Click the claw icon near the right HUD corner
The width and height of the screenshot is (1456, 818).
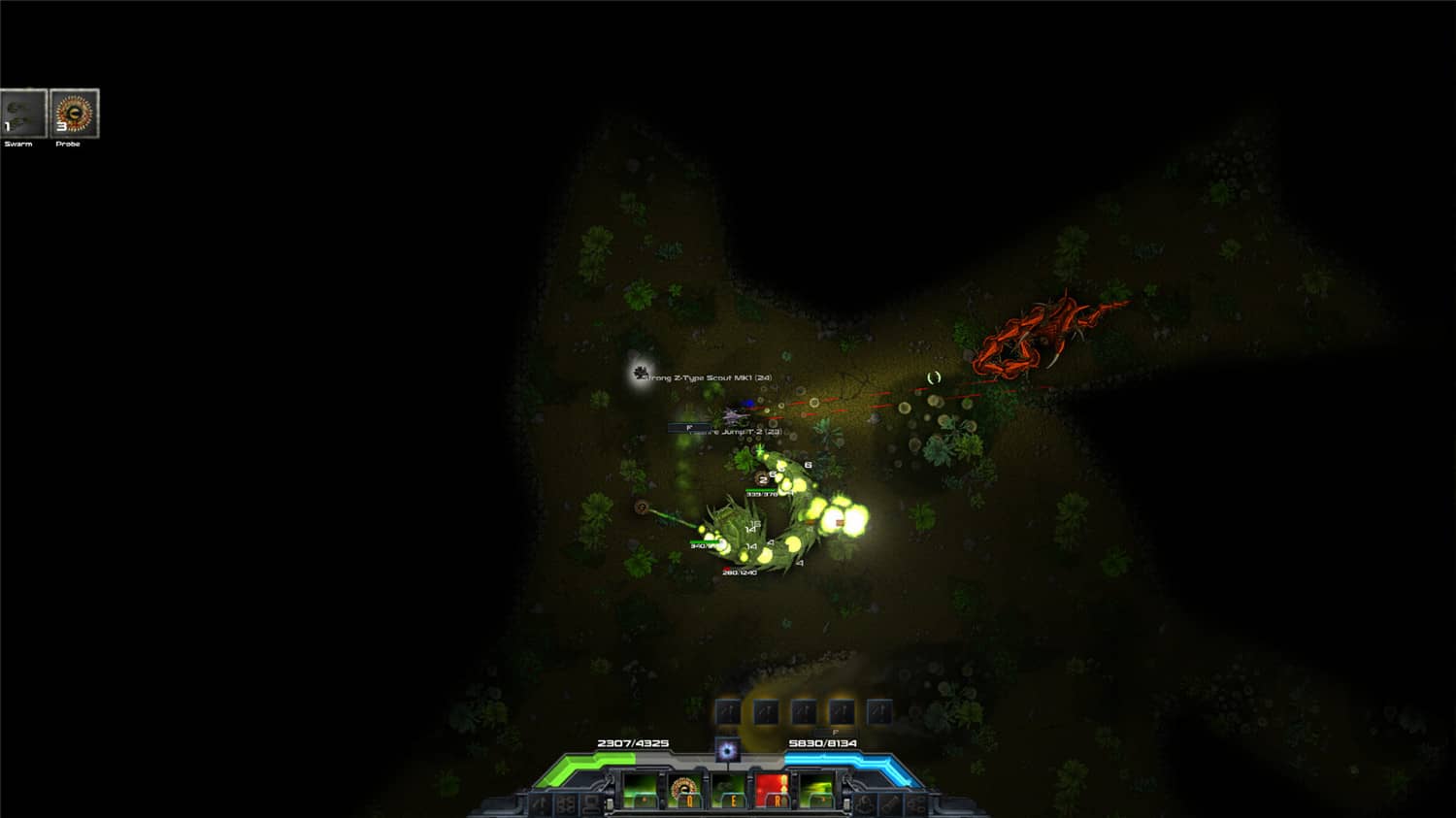click(863, 803)
